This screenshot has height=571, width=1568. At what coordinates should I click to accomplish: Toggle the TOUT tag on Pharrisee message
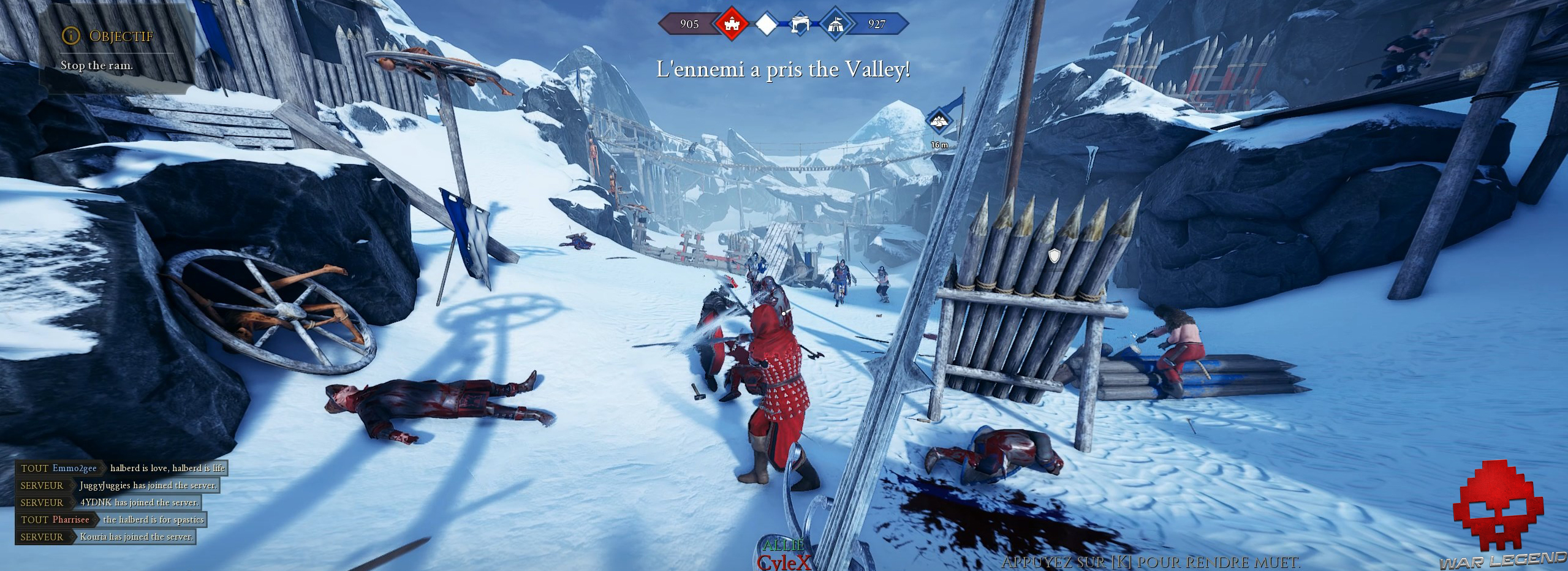point(35,519)
